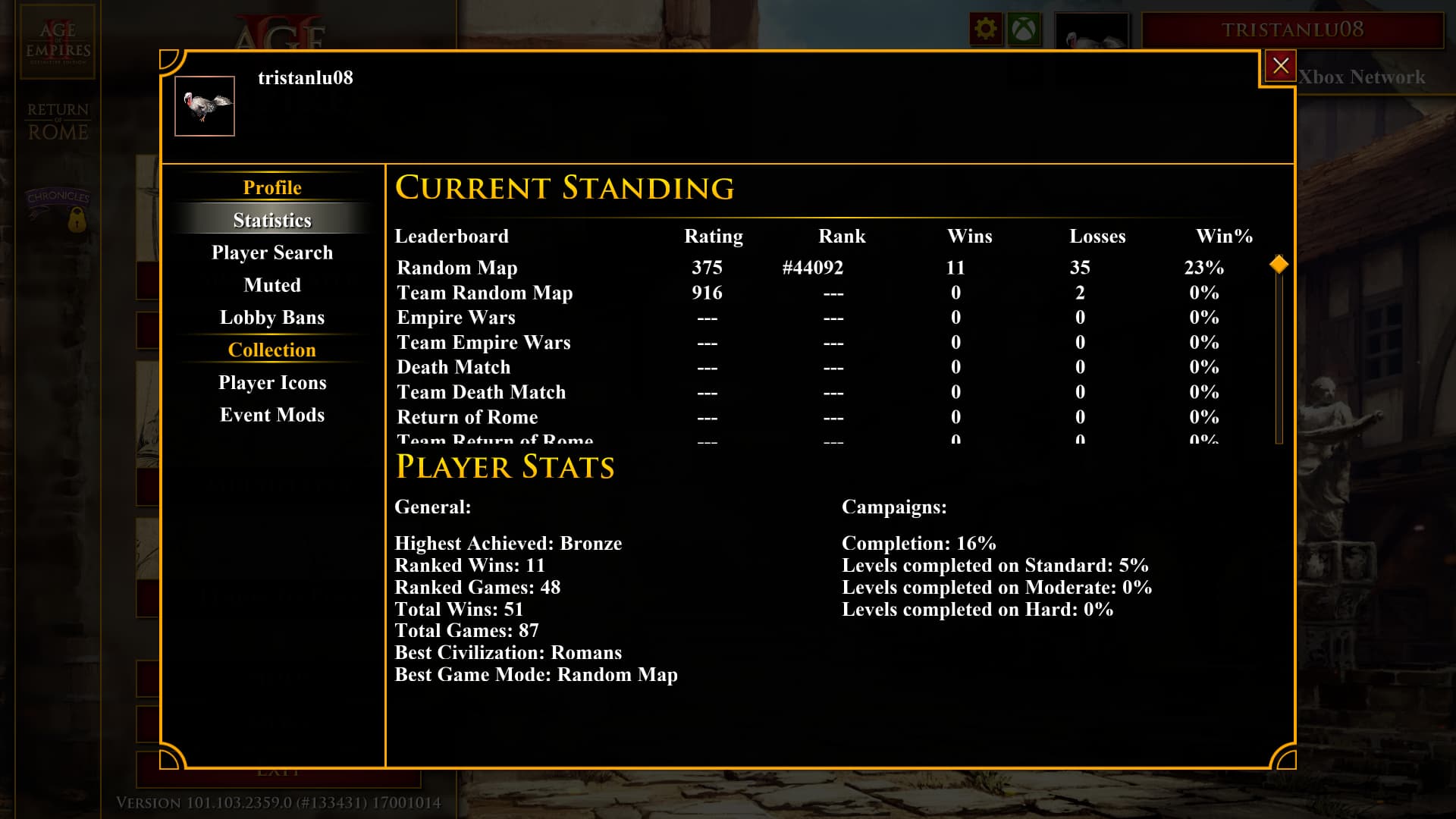View the Event Mods collection
This screenshot has height=819, width=1456.
pyautogui.click(x=272, y=415)
